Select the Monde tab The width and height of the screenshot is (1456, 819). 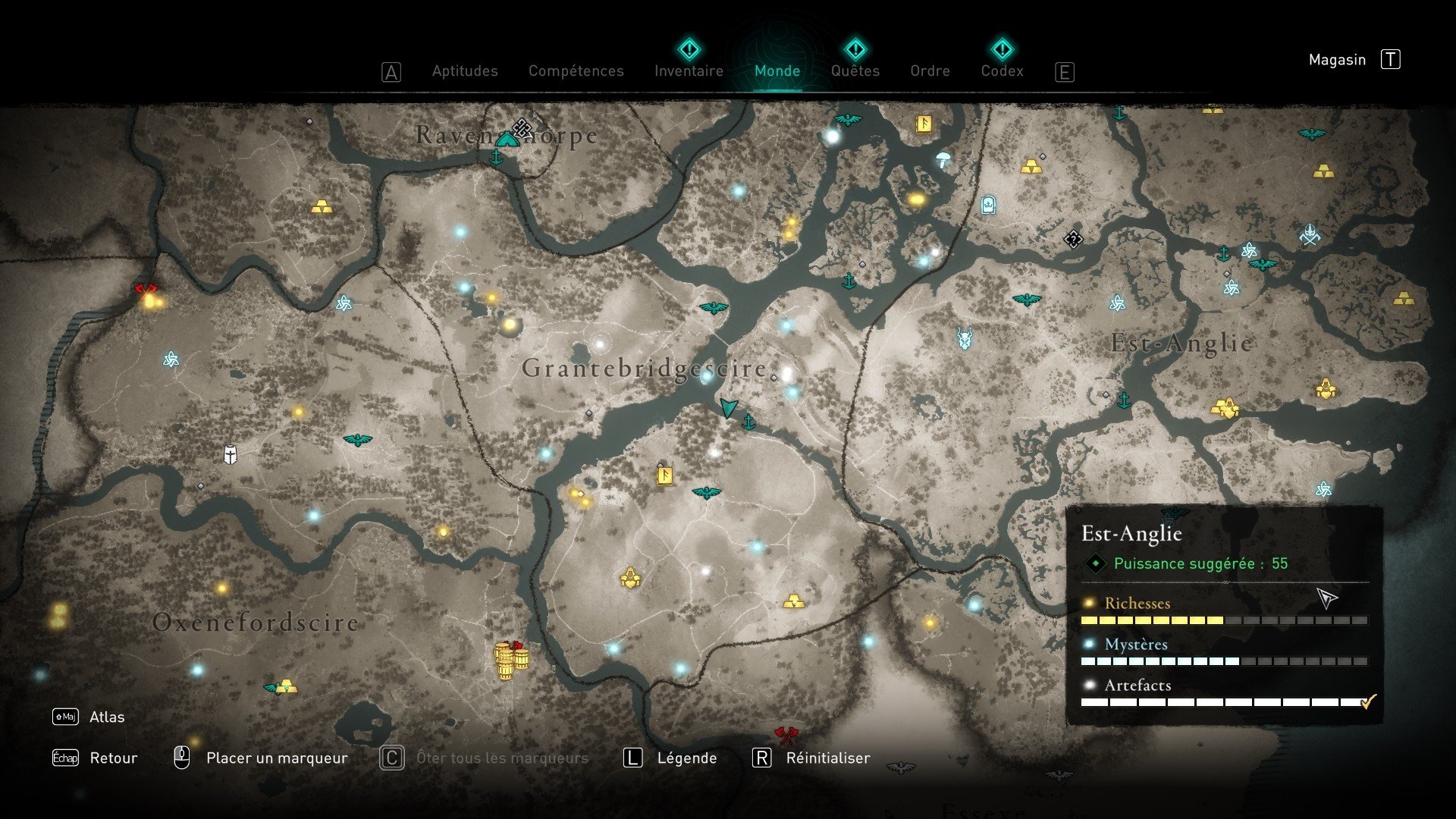pos(777,71)
